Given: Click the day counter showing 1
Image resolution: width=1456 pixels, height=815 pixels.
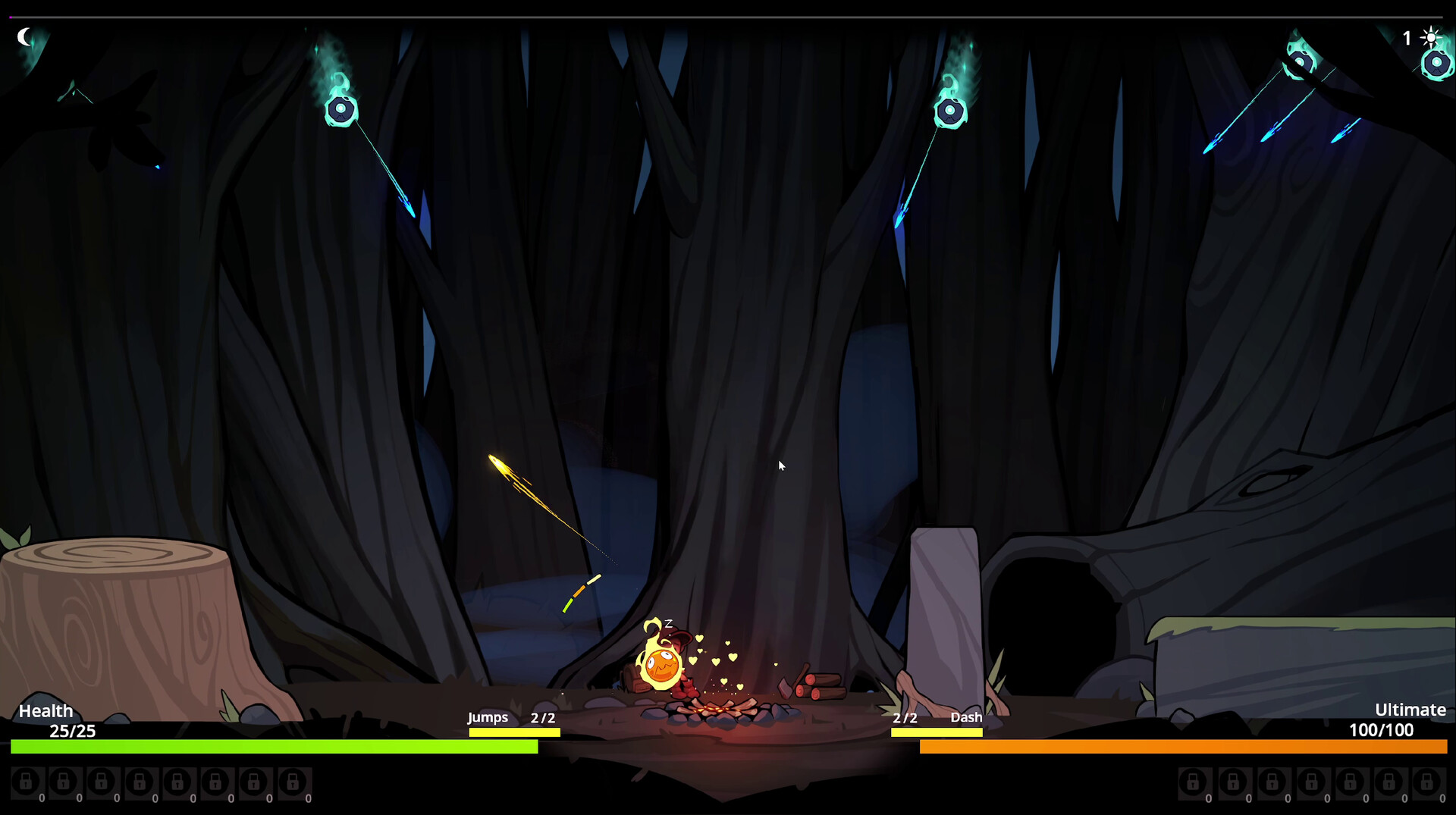Looking at the screenshot, I should tap(1407, 37).
